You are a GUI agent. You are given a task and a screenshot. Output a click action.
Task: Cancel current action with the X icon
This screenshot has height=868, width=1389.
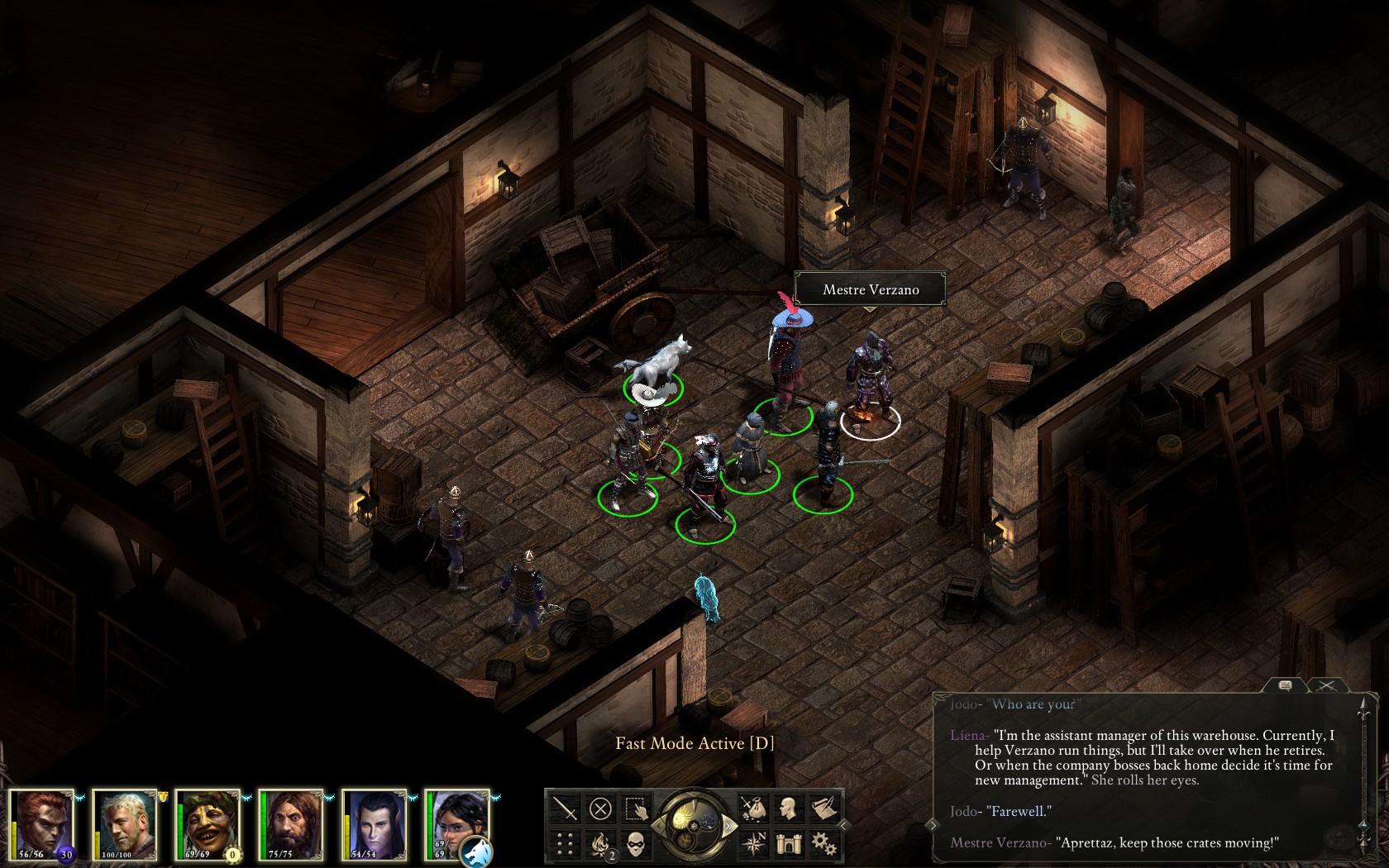tap(600, 807)
